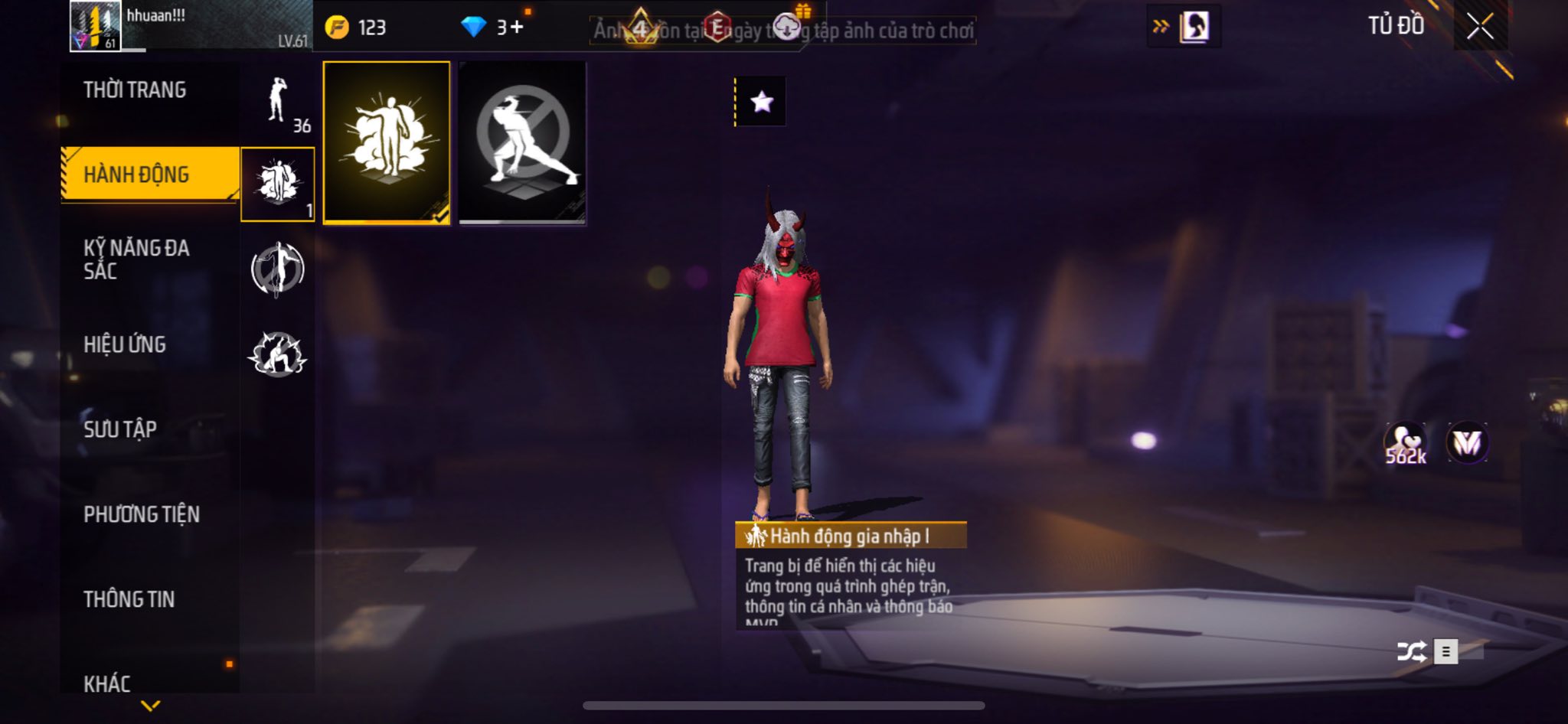Expand more categories with the down arrow

pyautogui.click(x=151, y=706)
